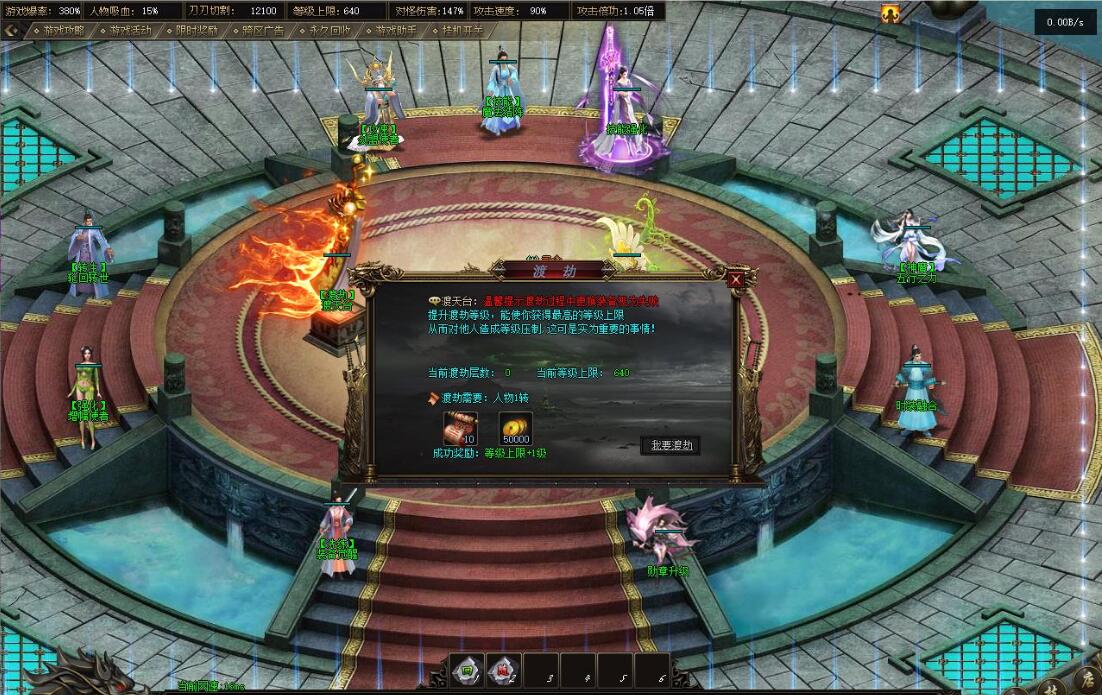Use the green stone in hotbar slot 1
The width and height of the screenshot is (1102, 695).
(466, 671)
